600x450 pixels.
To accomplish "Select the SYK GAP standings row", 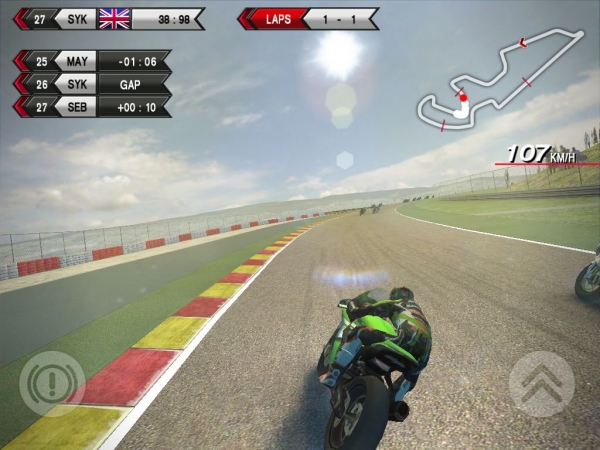I will click(92, 84).
